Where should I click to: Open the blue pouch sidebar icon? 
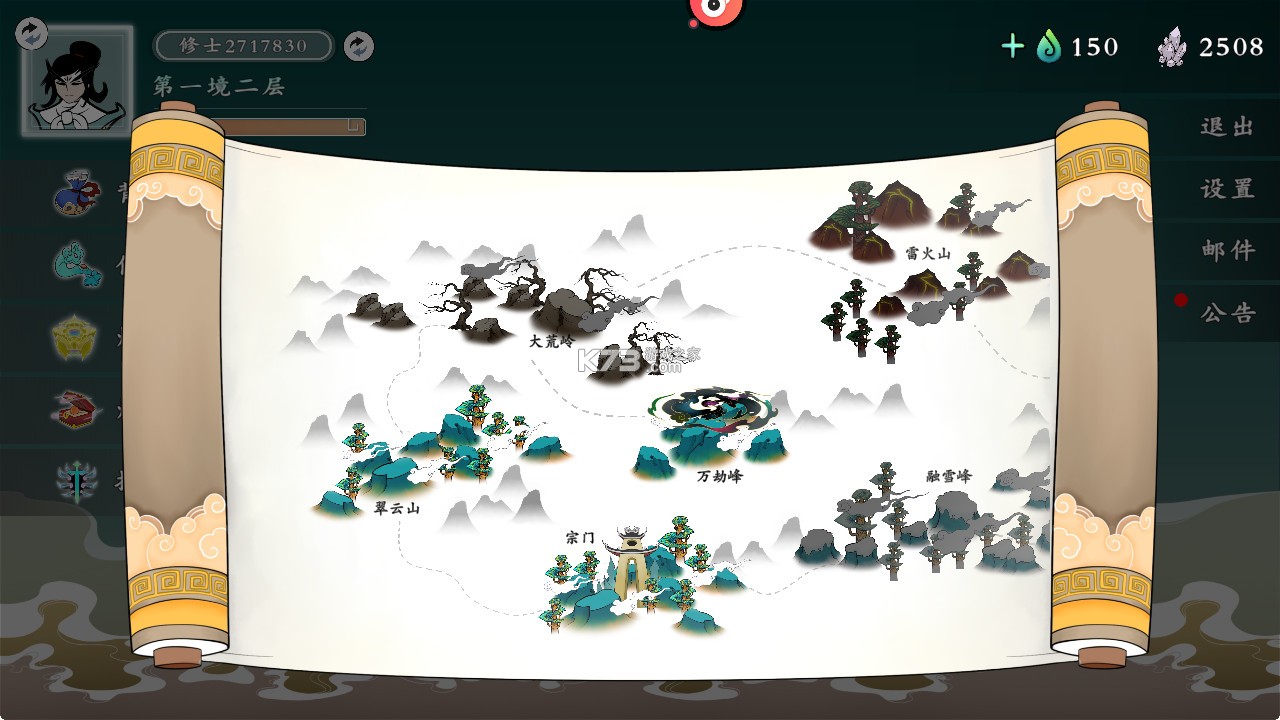pyautogui.click(x=78, y=192)
